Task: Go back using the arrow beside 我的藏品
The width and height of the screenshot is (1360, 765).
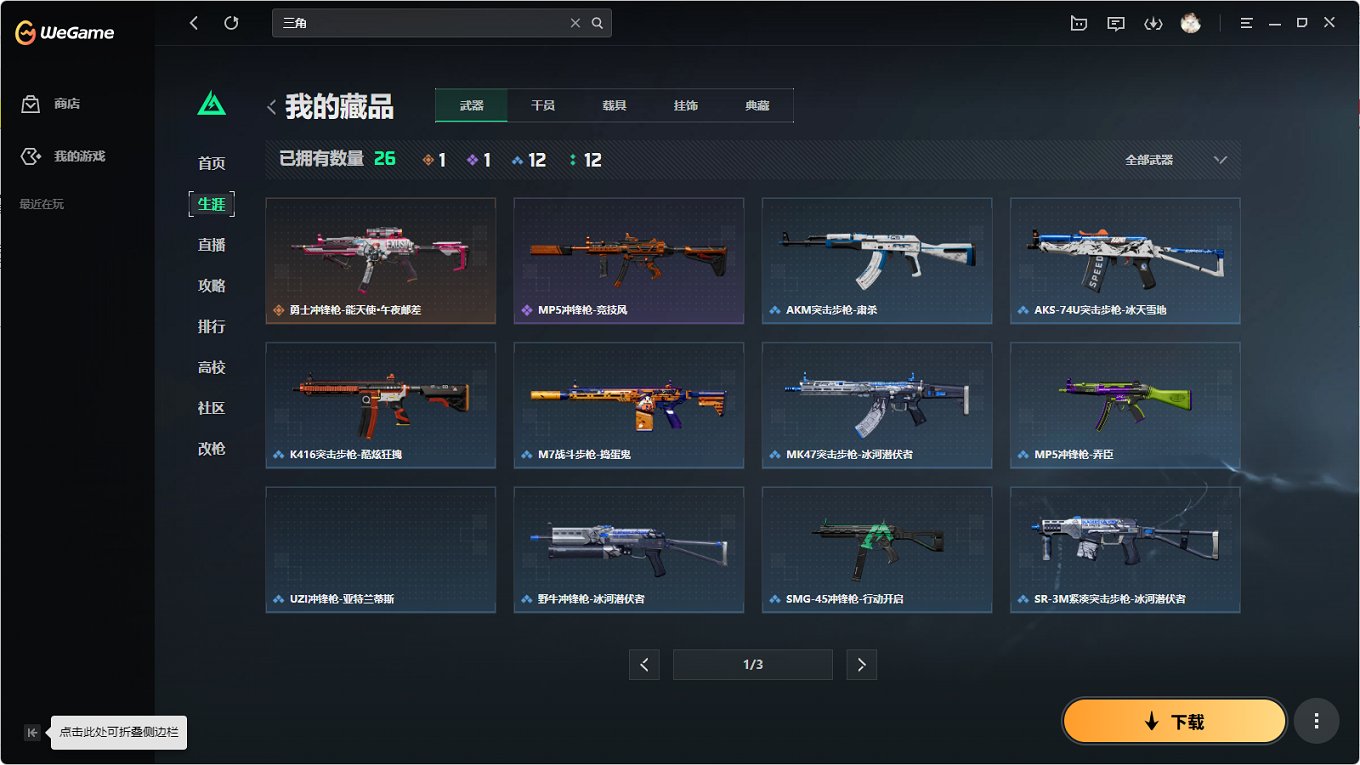Action: tap(271, 106)
